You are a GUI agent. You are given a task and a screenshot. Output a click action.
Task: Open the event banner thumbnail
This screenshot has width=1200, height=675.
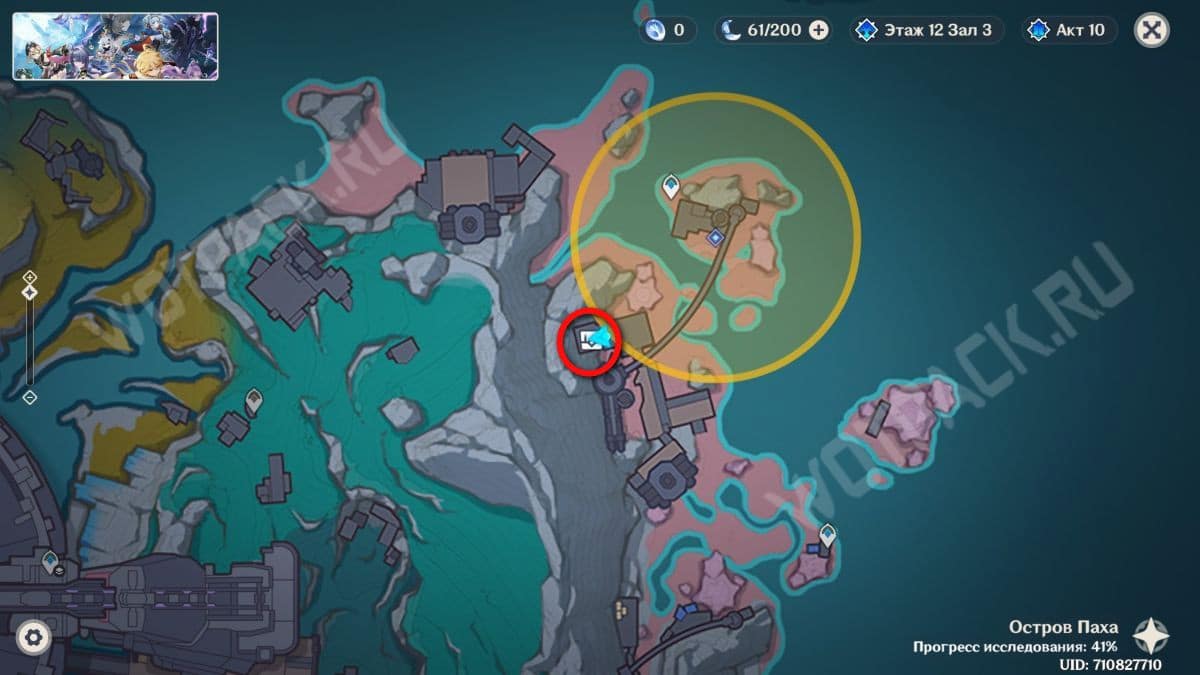click(115, 46)
